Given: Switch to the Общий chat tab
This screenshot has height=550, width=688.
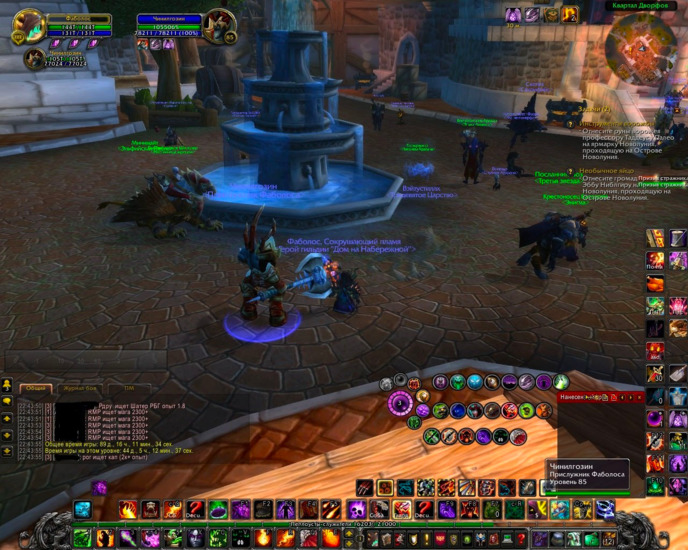Looking at the screenshot, I should (x=36, y=388).
